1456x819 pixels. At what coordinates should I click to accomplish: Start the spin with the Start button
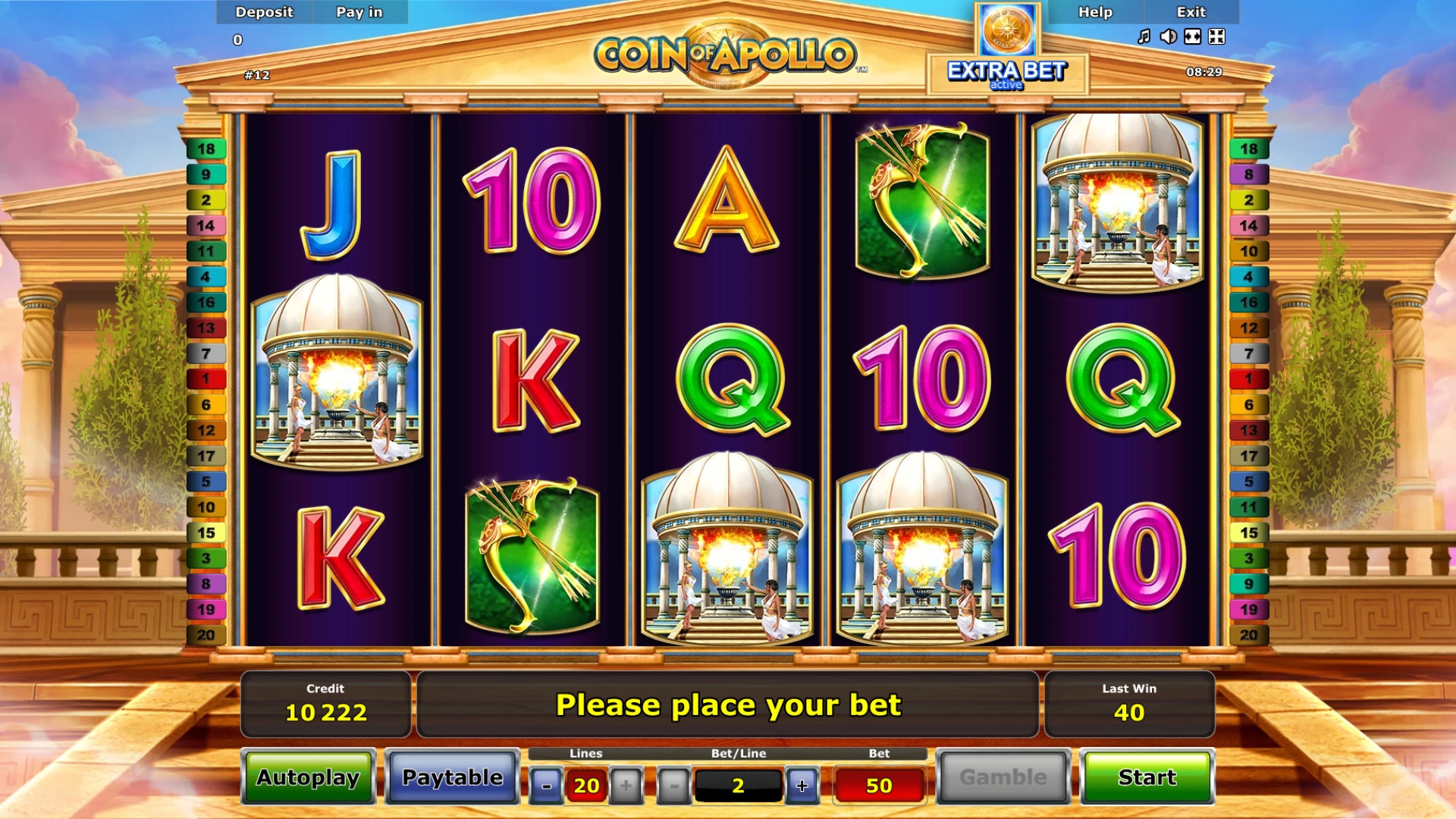tap(1147, 777)
